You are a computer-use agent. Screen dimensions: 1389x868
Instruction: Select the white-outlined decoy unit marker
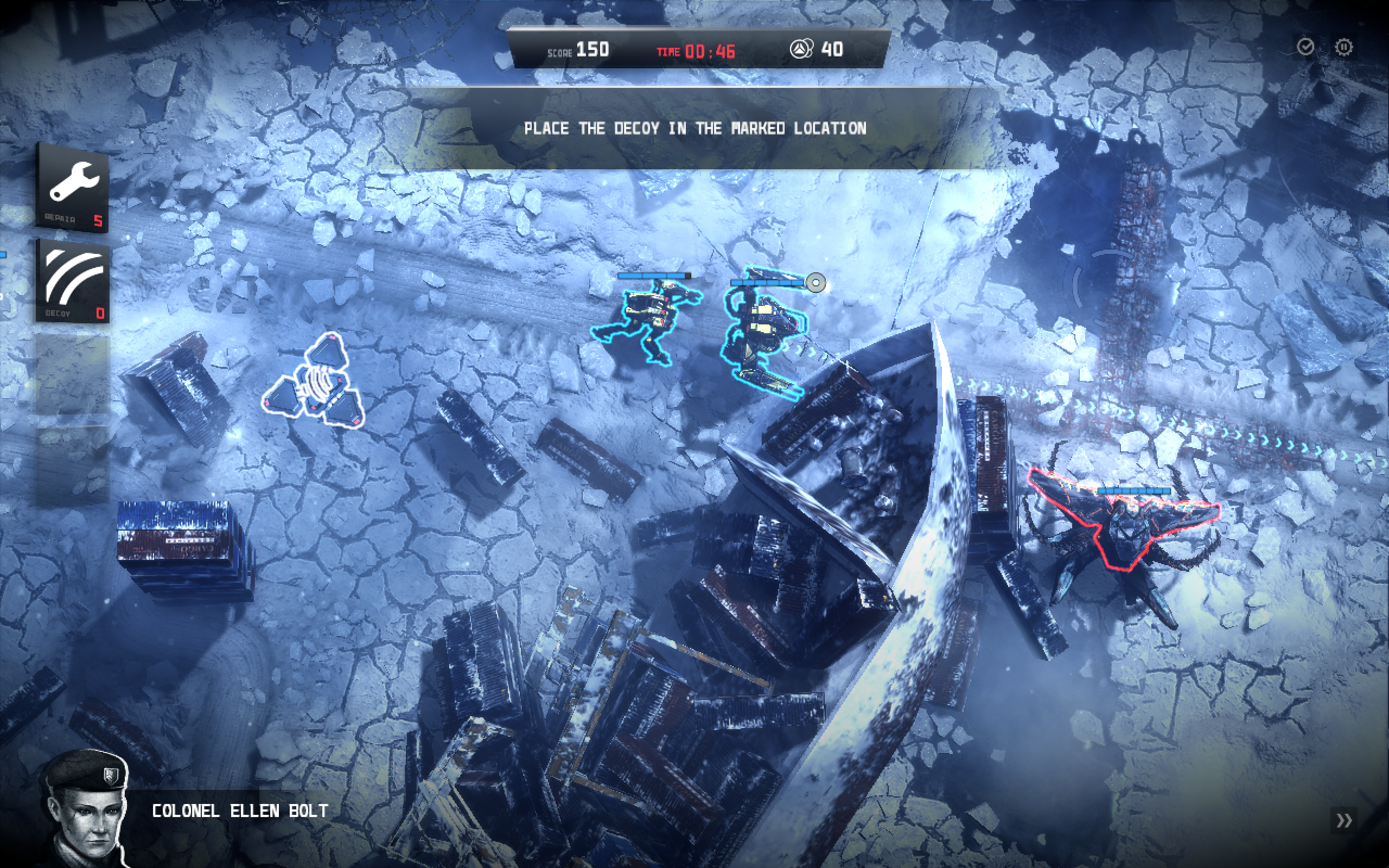pyautogui.click(x=314, y=382)
